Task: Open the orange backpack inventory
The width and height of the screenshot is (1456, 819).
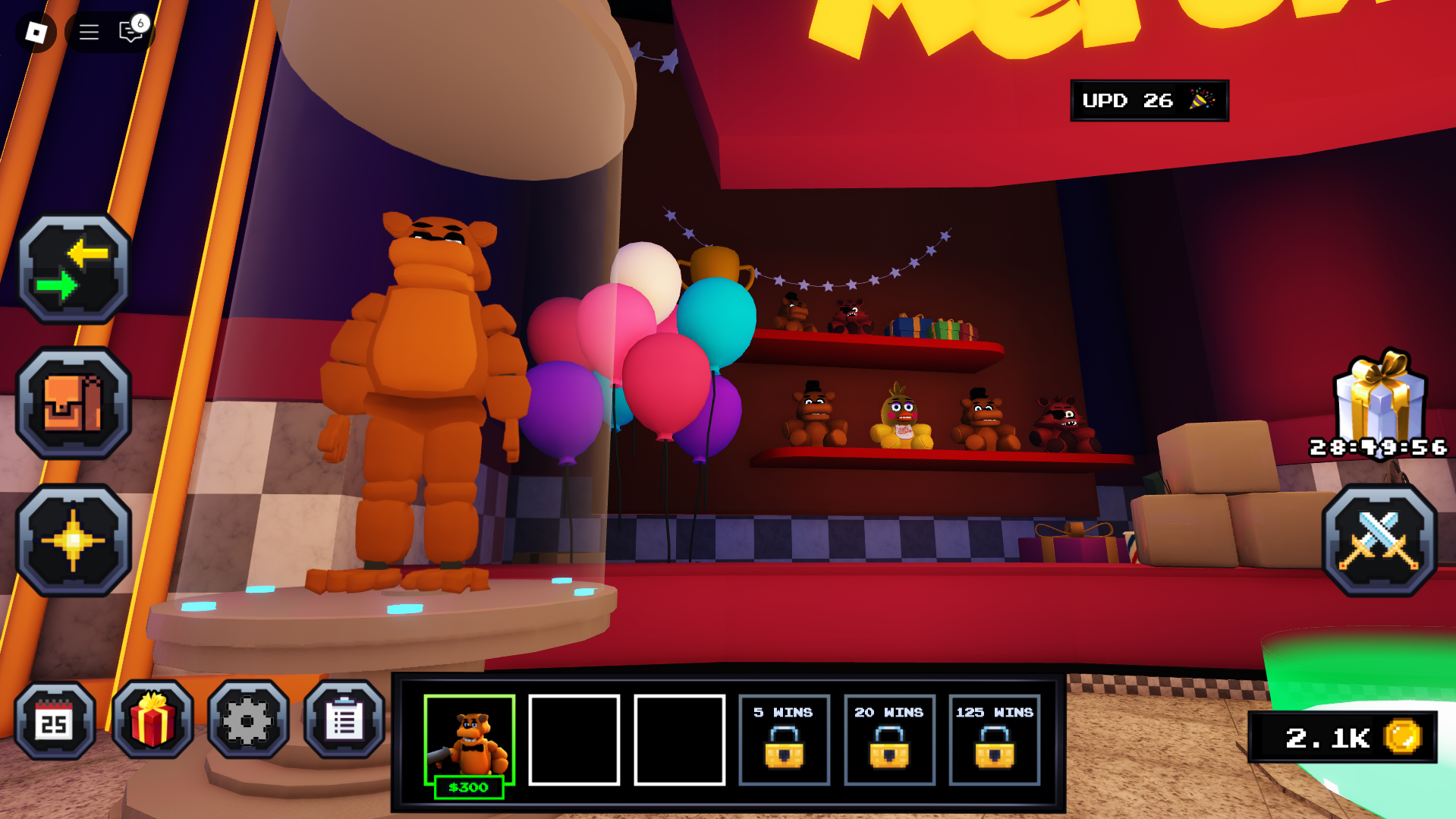Action: point(74,403)
